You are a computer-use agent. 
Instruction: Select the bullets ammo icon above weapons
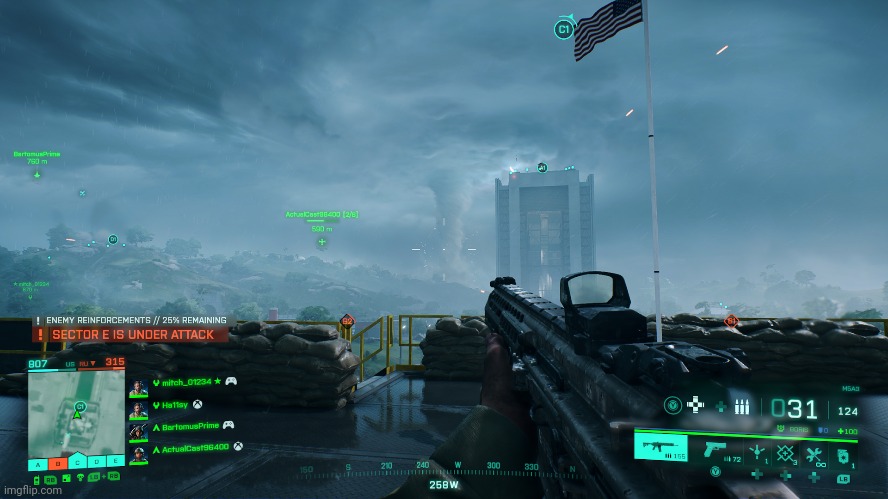click(x=742, y=407)
